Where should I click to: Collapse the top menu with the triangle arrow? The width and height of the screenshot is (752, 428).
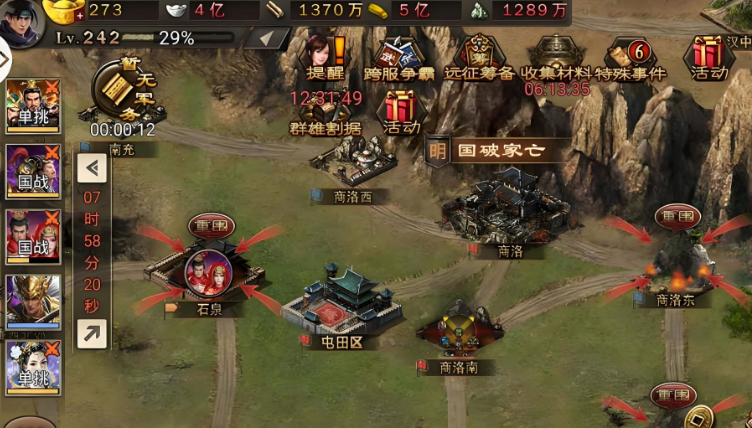point(266,39)
